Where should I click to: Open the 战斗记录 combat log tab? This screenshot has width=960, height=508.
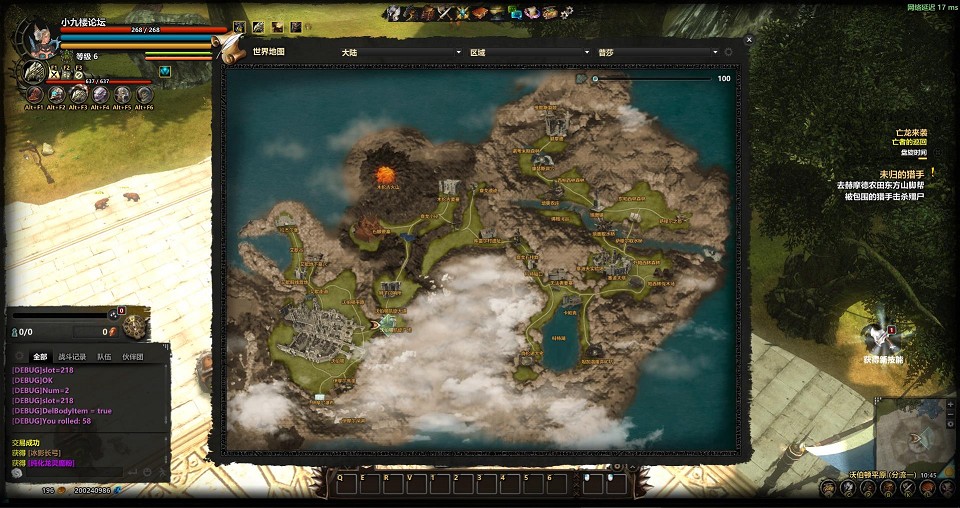coord(72,356)
